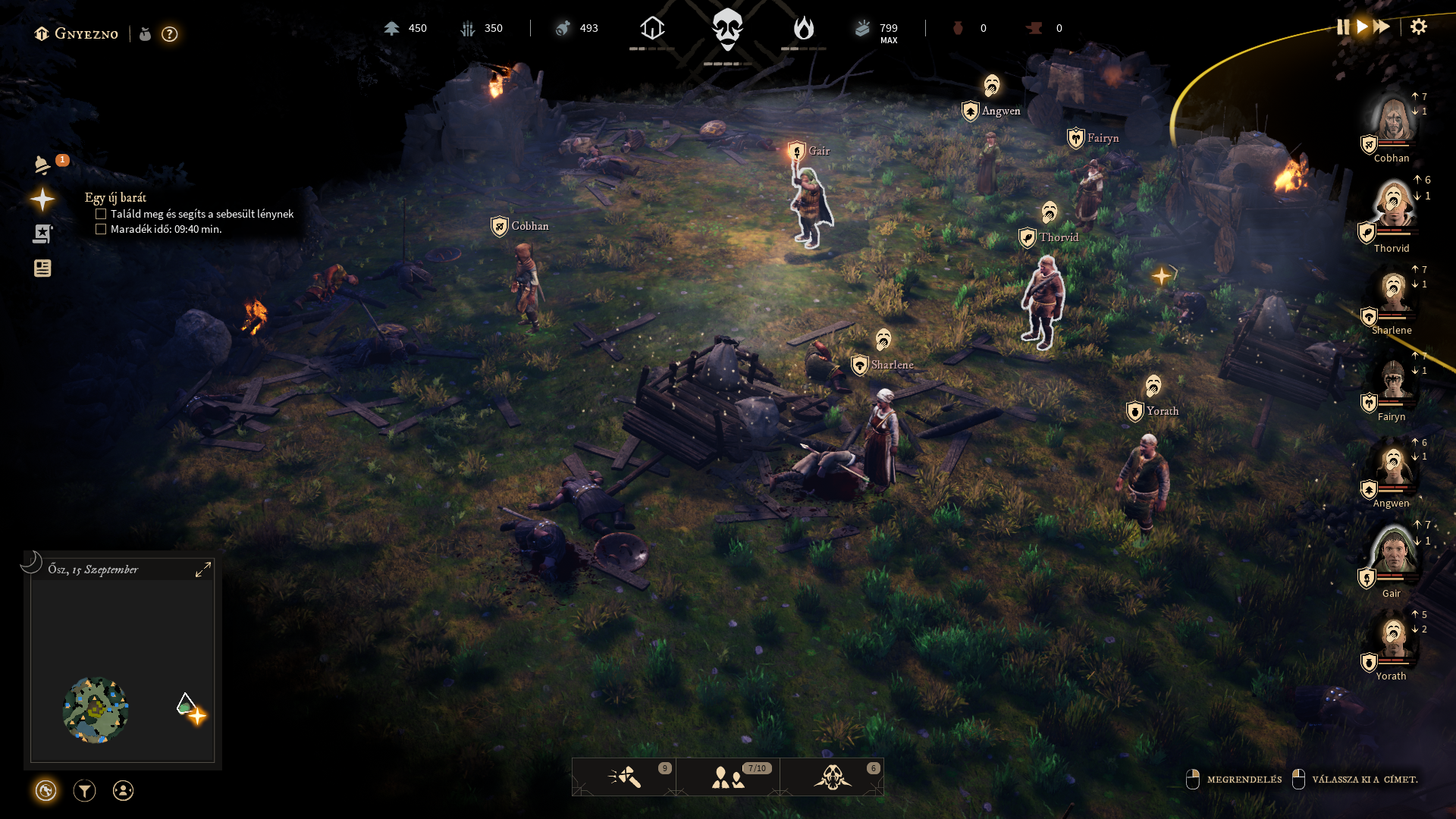Click the Gnyezno settlement name
This screenshot has width=1456, height=819.
[x=86, y=34]
